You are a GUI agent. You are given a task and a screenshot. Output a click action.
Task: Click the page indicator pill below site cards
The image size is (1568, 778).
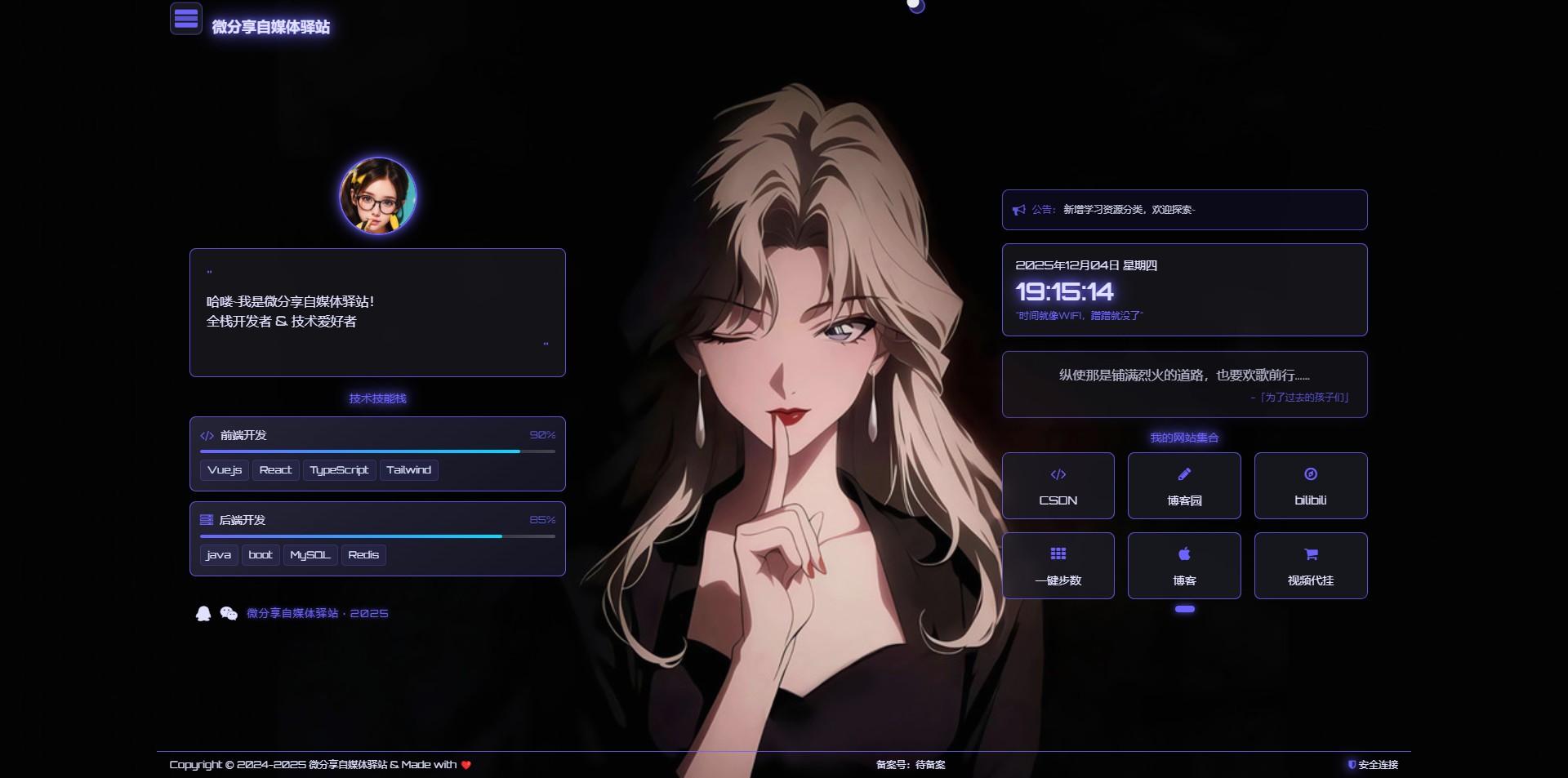[x=1184, y=609]
